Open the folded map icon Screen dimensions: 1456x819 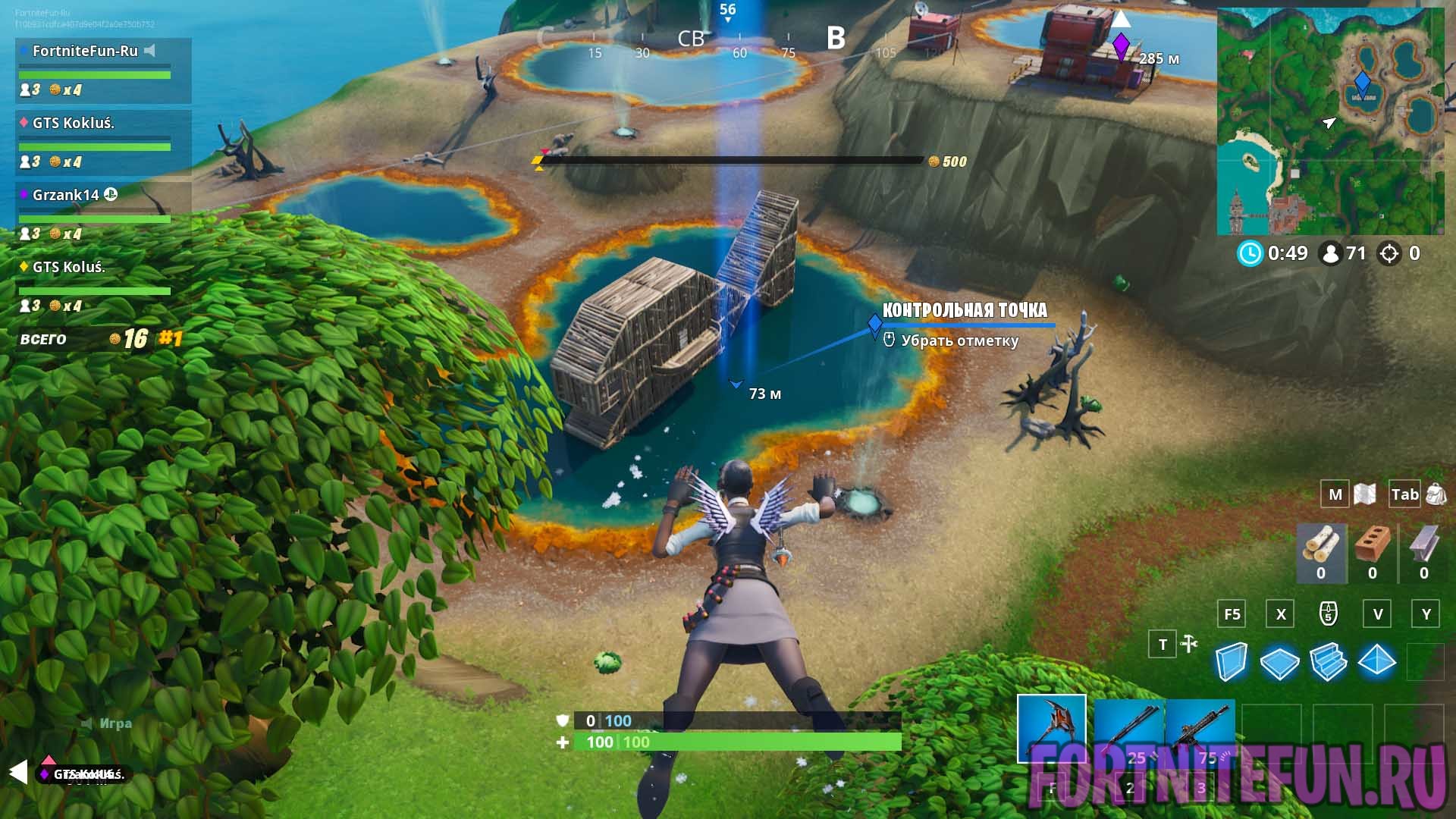pyautogui.click(x=1364, y=494)
